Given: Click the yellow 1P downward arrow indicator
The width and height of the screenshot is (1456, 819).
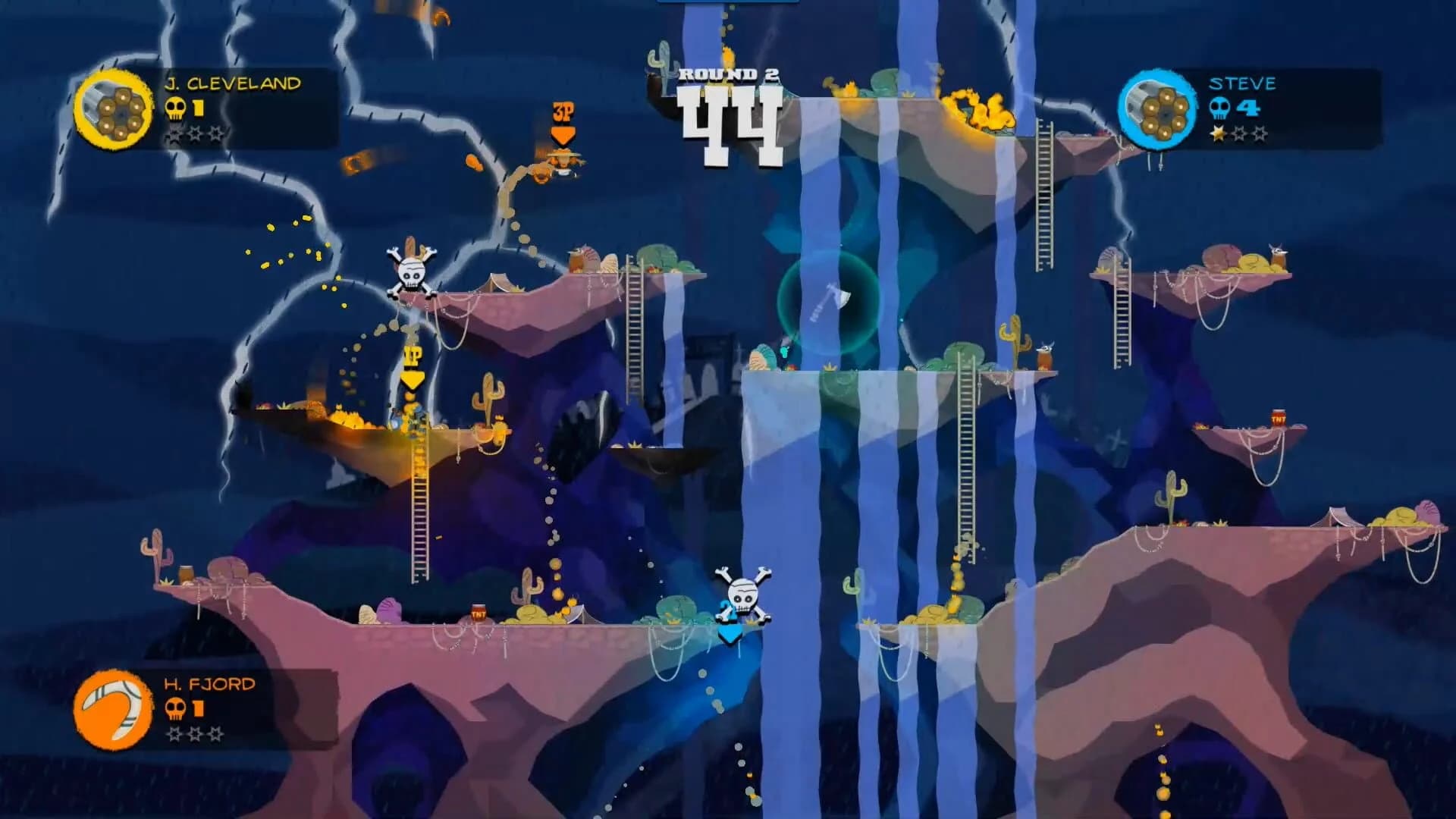Looking at the screenshot, I should [413, 369].
